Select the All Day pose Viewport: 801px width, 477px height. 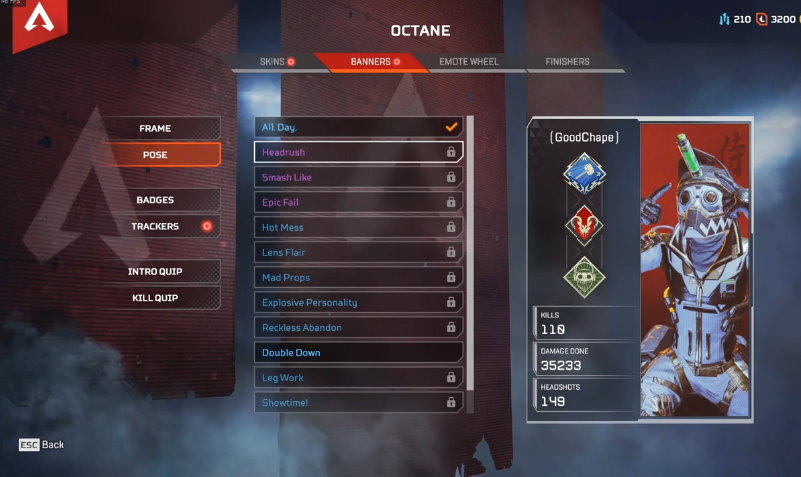tap(358, 127)
